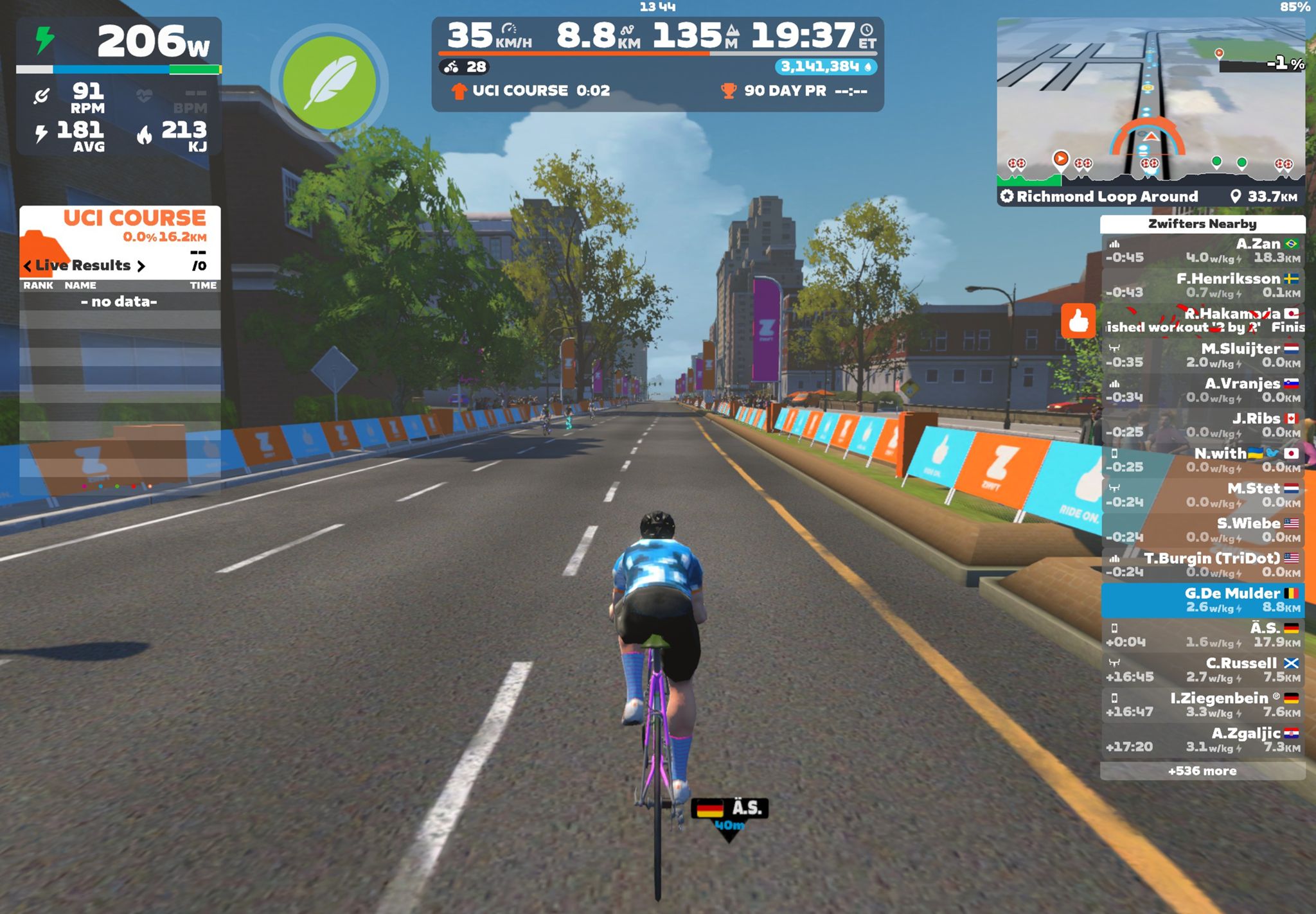Activate the feather PowerUp icon
This screenshot has height=914, width=1316.
pyautogui.click(x=329, y=83)
